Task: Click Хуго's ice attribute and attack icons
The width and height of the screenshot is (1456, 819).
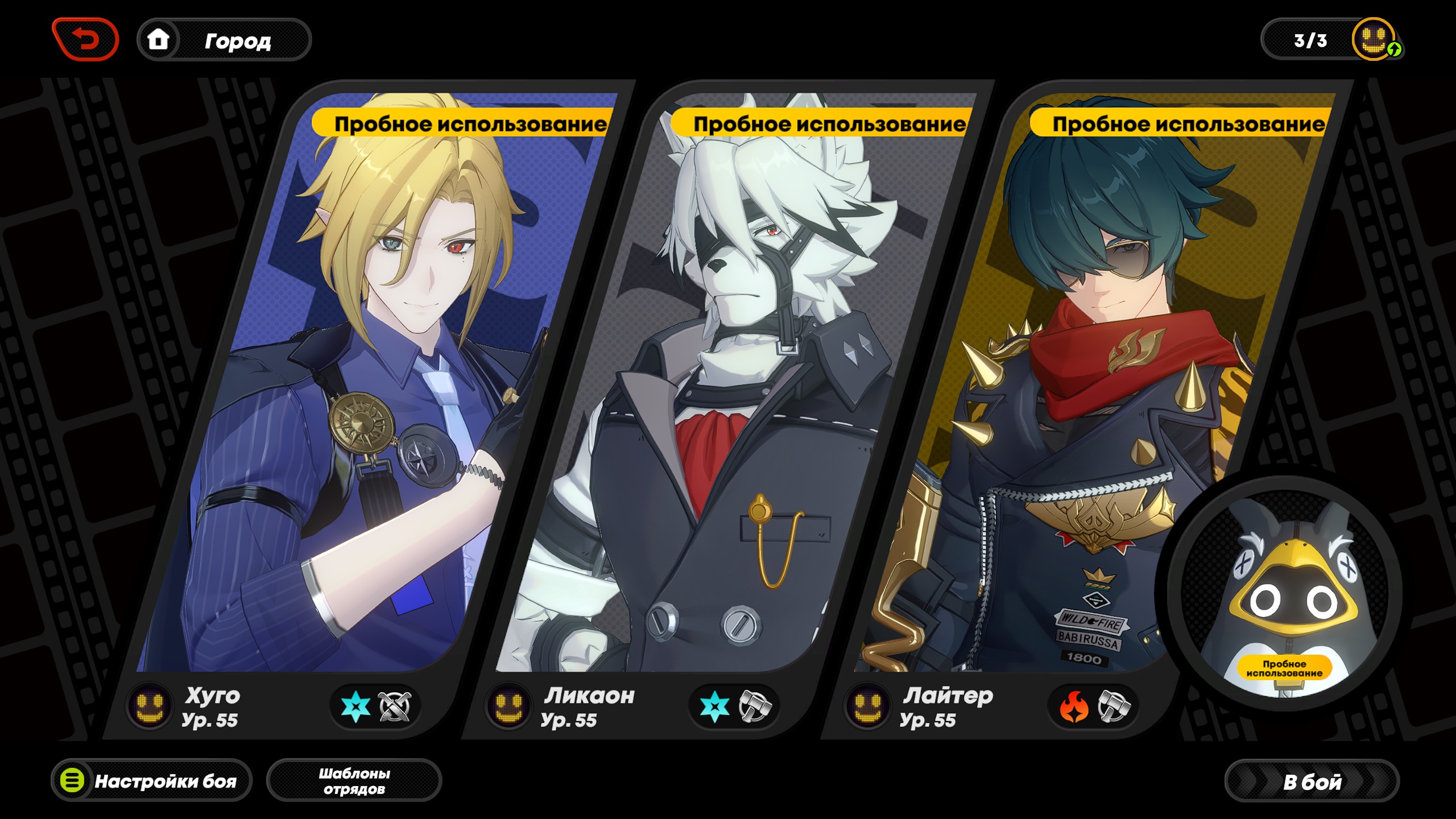Action: pos(375,707)
